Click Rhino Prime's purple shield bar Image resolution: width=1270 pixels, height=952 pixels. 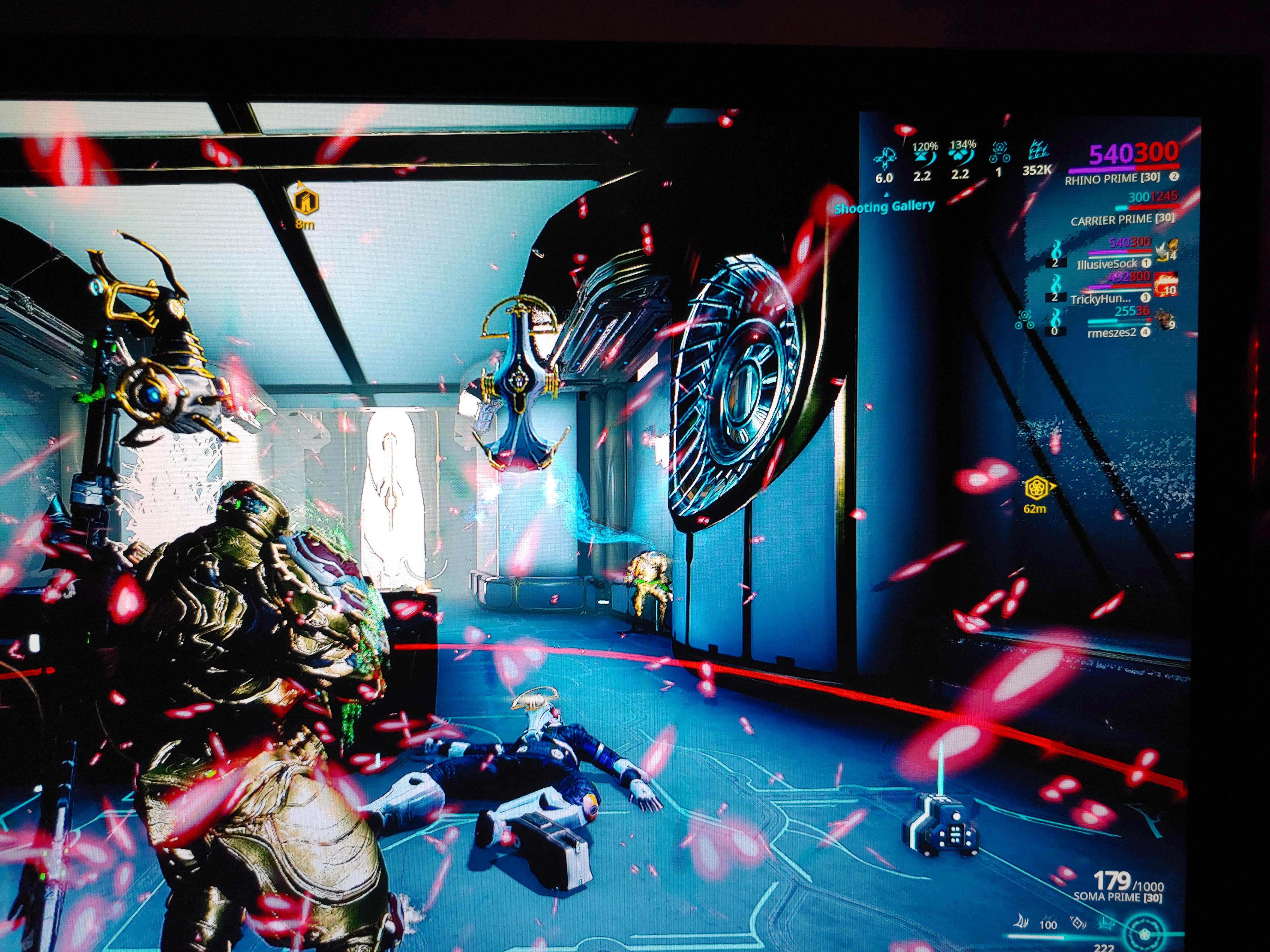(1102, 170)
